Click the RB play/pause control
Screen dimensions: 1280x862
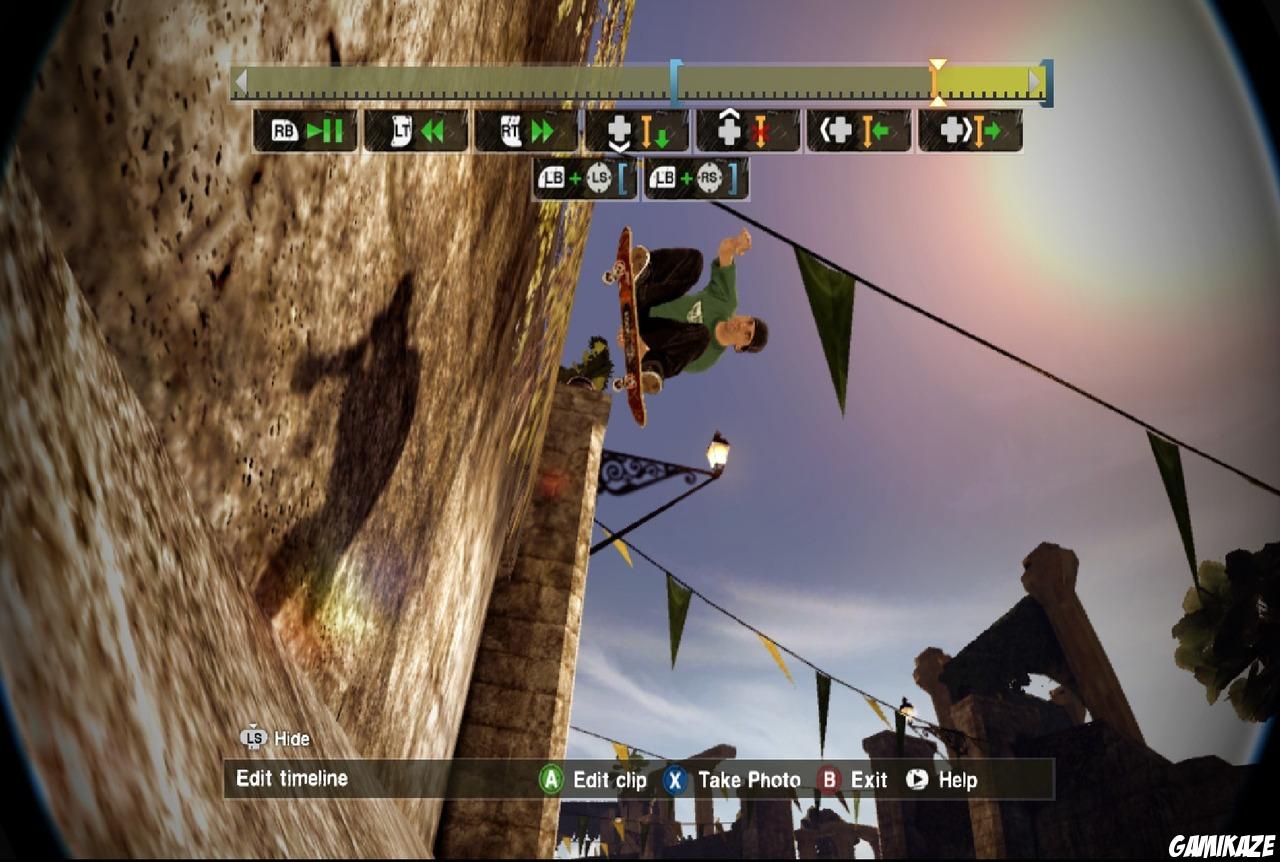click(305, 130)
